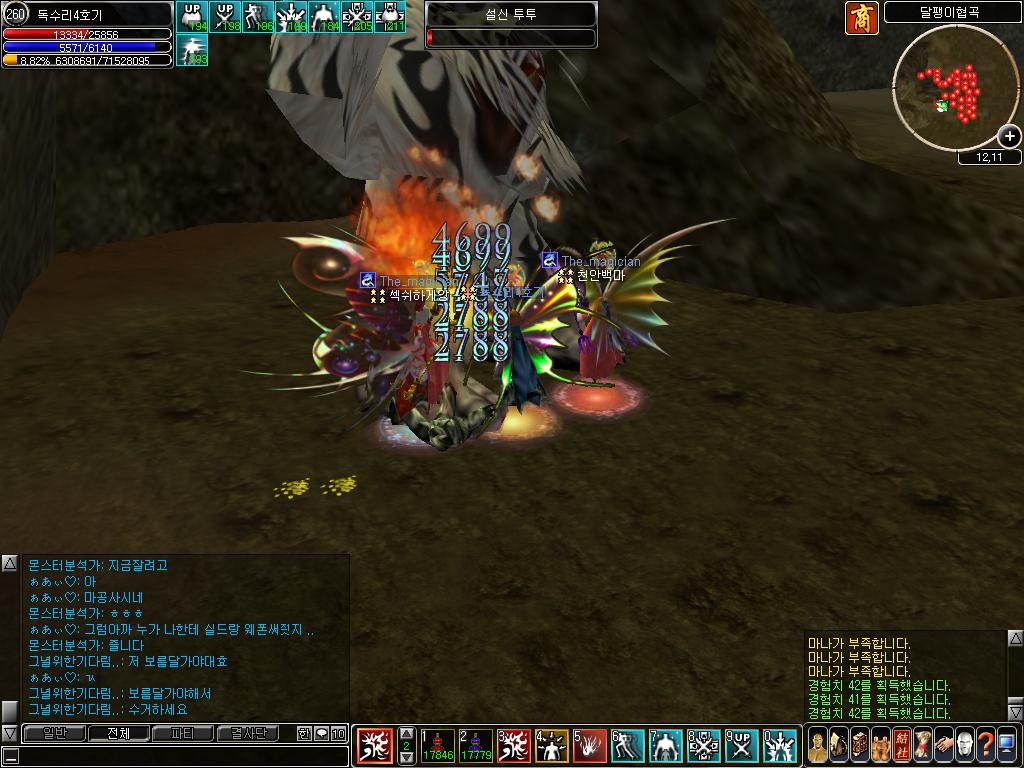Open the red 商 shop icon
Viewport: 1024px width, 768px height.
coord(861,18)
